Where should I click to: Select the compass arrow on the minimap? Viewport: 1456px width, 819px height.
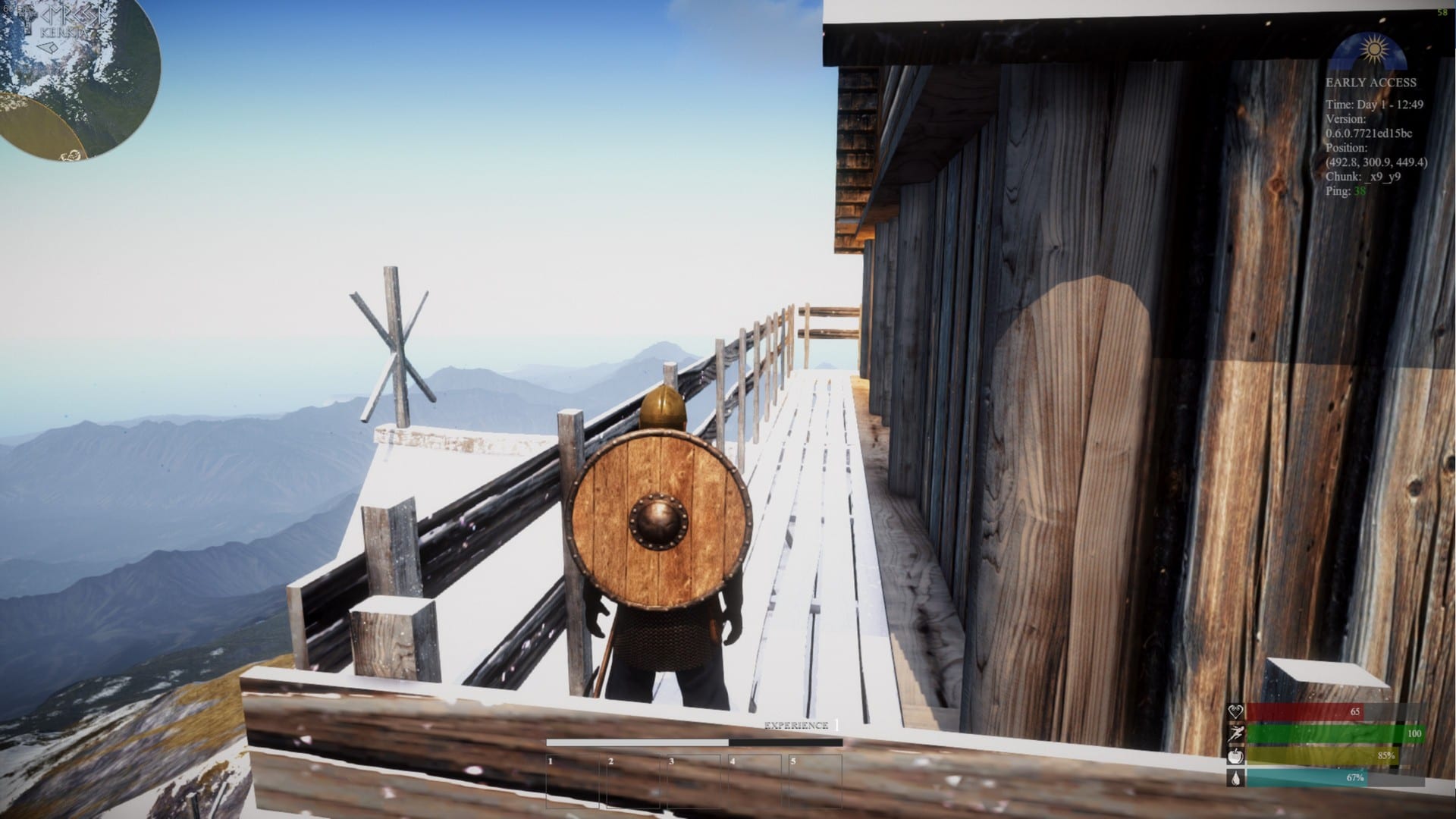click(x=47, y=48)
